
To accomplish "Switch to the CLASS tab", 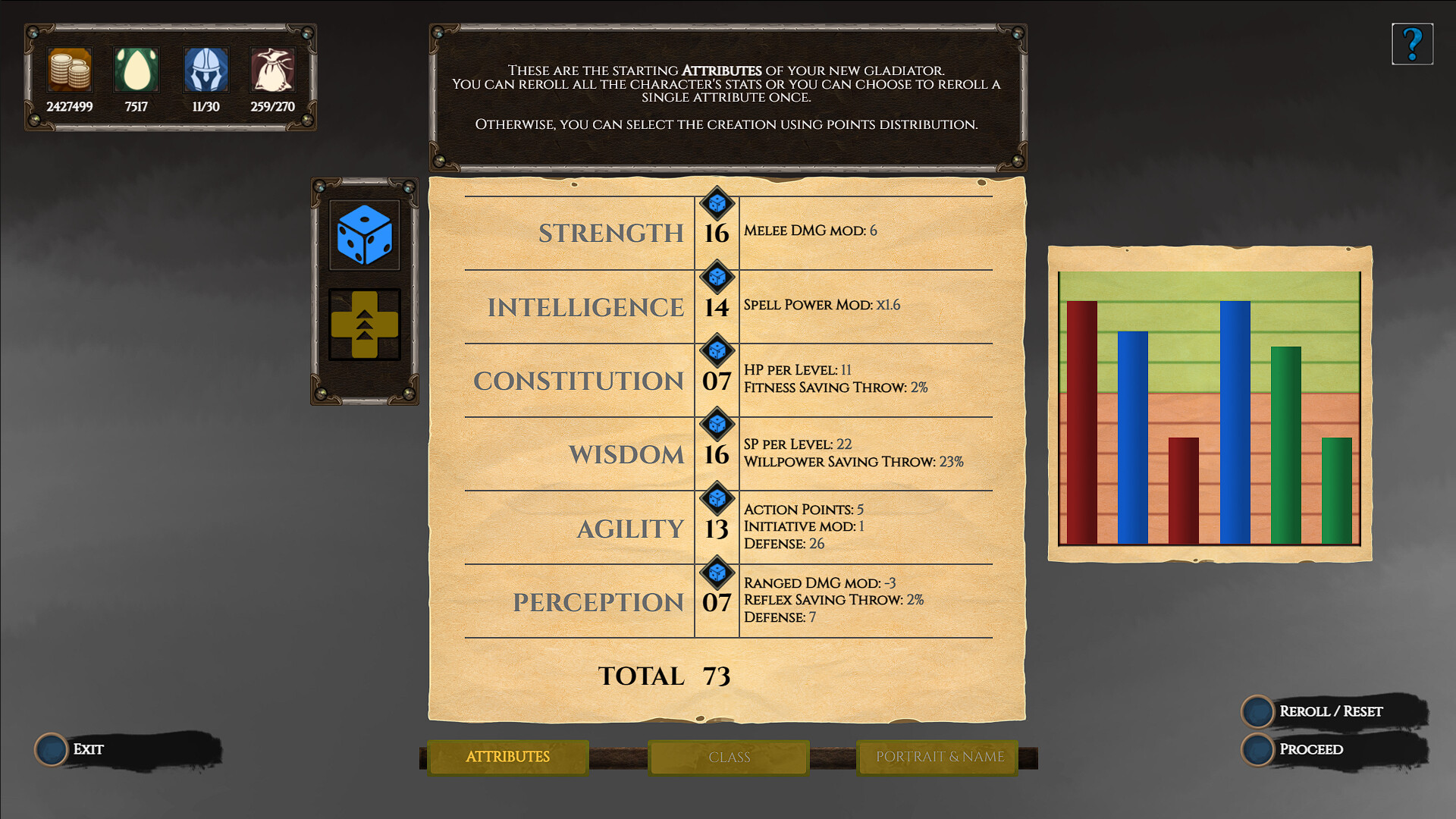I will [x=728, y=757].
